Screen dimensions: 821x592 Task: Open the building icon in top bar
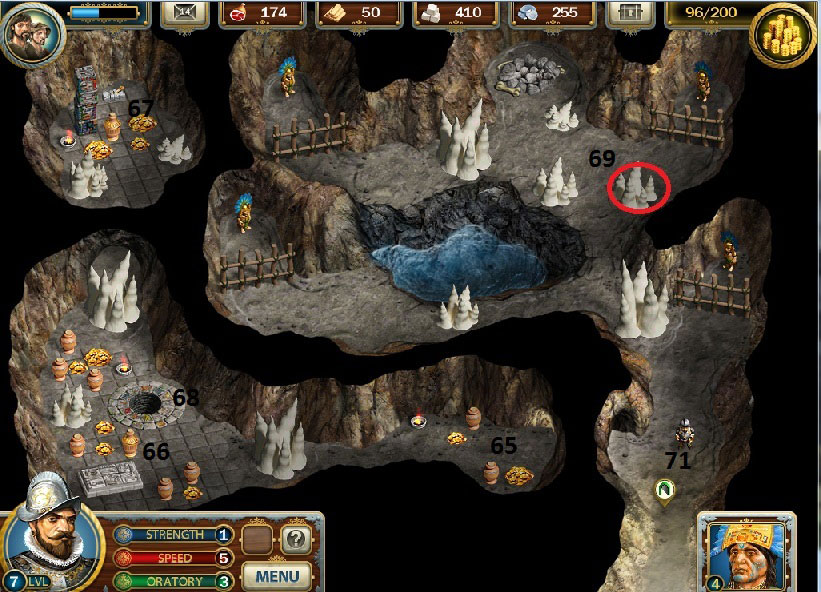[629, 13]
